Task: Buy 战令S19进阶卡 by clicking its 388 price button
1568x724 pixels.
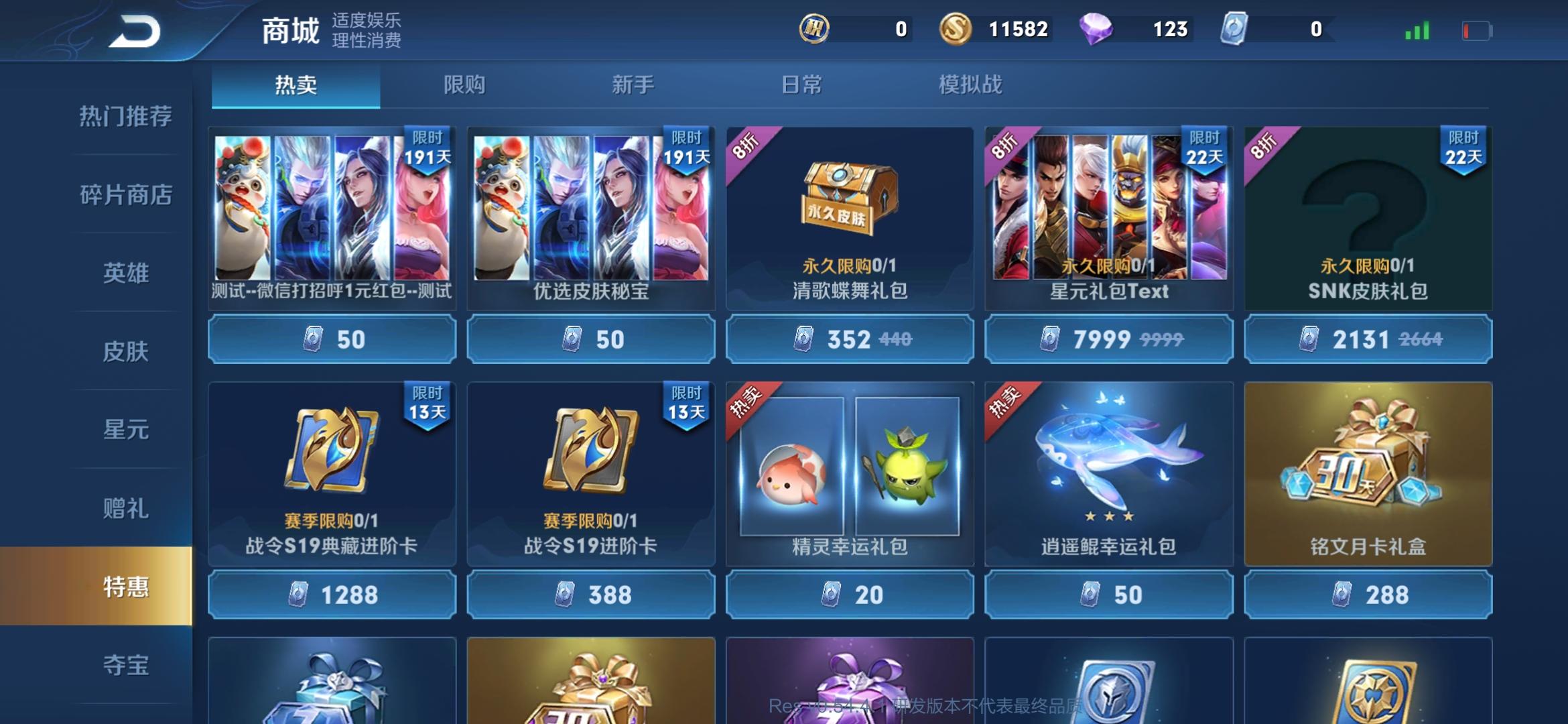Action: (590, 595)
